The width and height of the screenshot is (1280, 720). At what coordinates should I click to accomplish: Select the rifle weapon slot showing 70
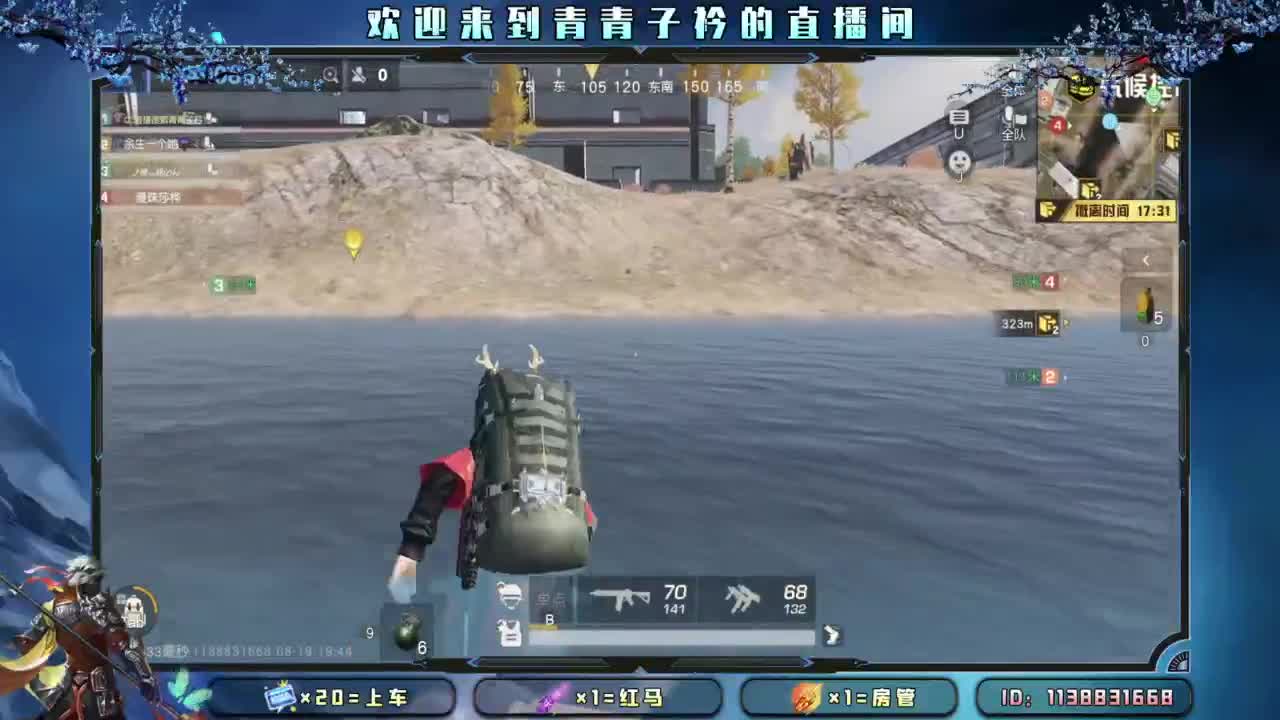coord(632,600)
